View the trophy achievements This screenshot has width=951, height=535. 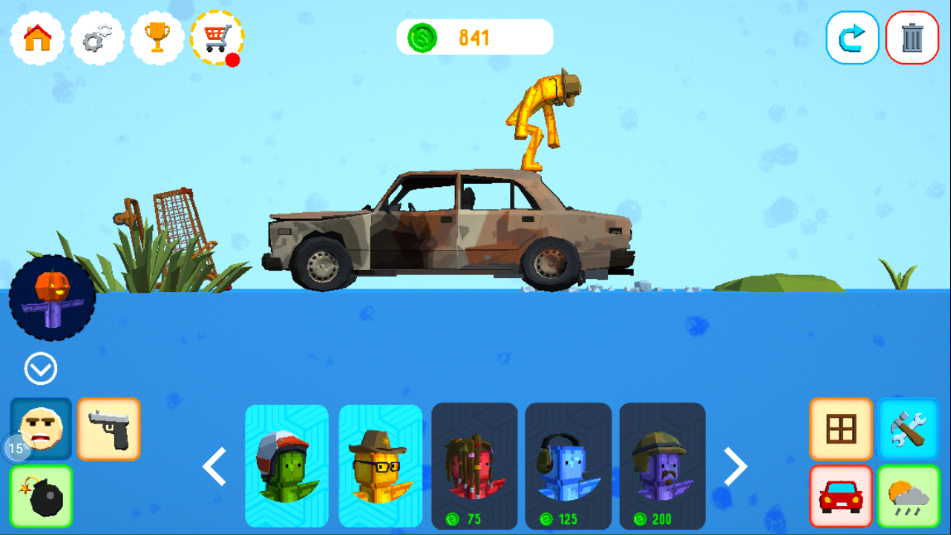(157, 38)
